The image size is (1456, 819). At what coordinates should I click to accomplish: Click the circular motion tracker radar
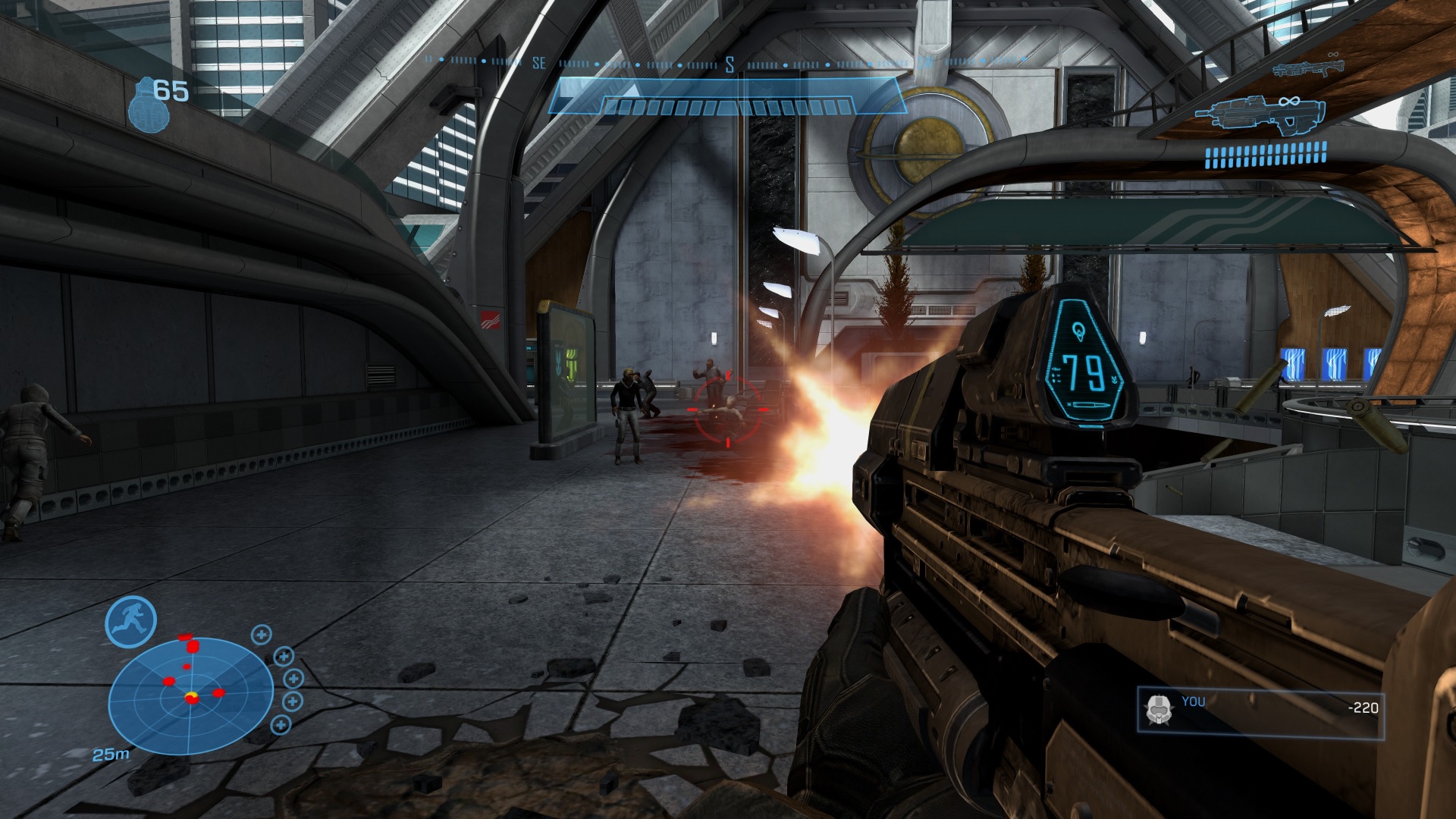[x=190, y=695]
